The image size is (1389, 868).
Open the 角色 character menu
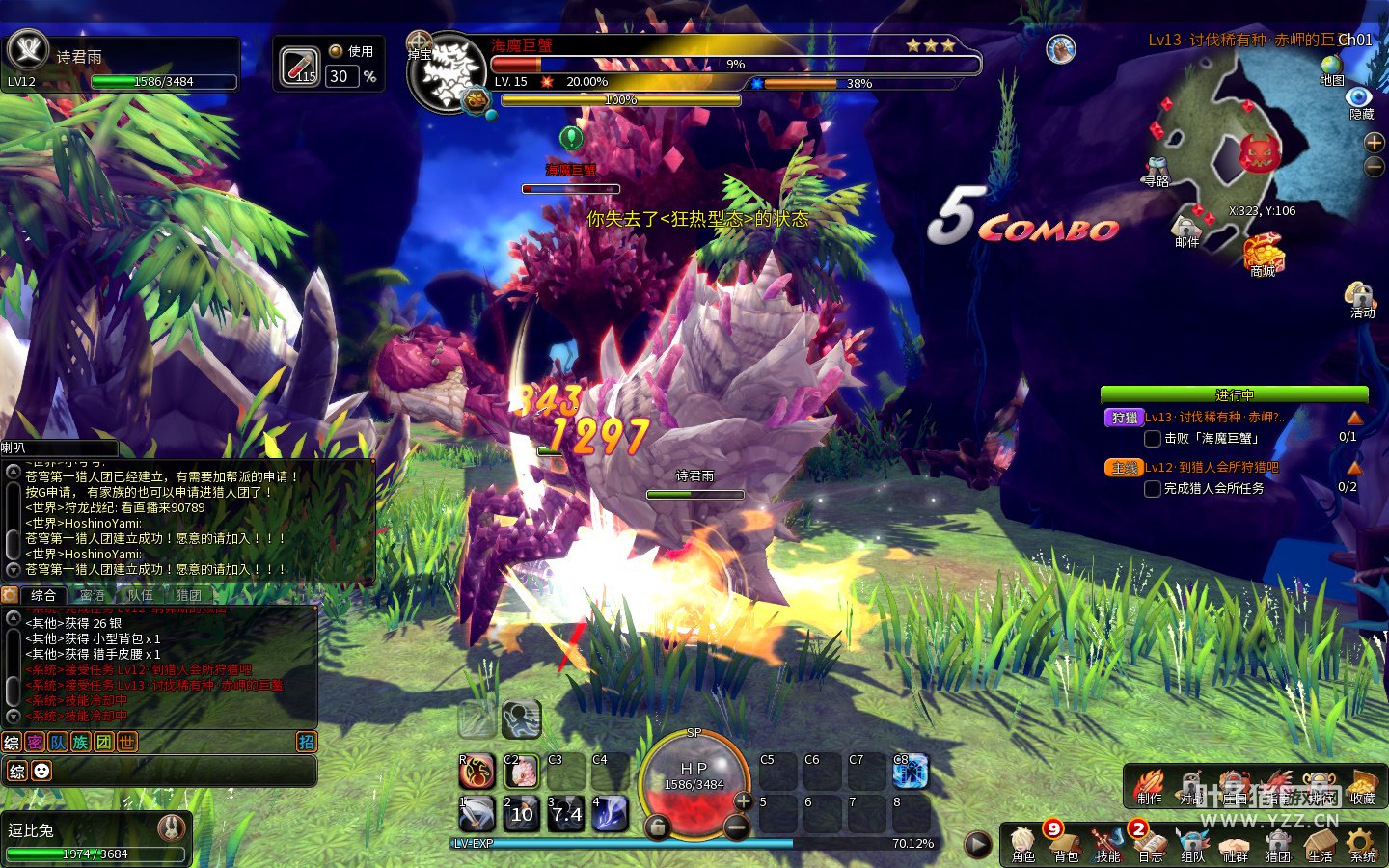(1022, 844)
